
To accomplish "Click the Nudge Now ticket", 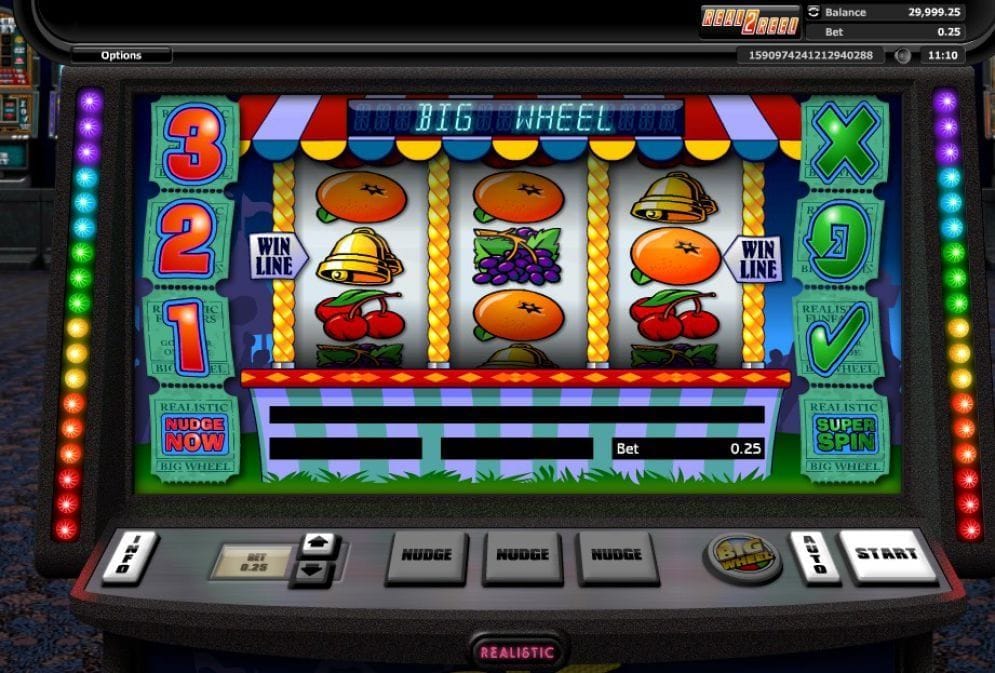I will pyautogui.click(x=195, y=435).
